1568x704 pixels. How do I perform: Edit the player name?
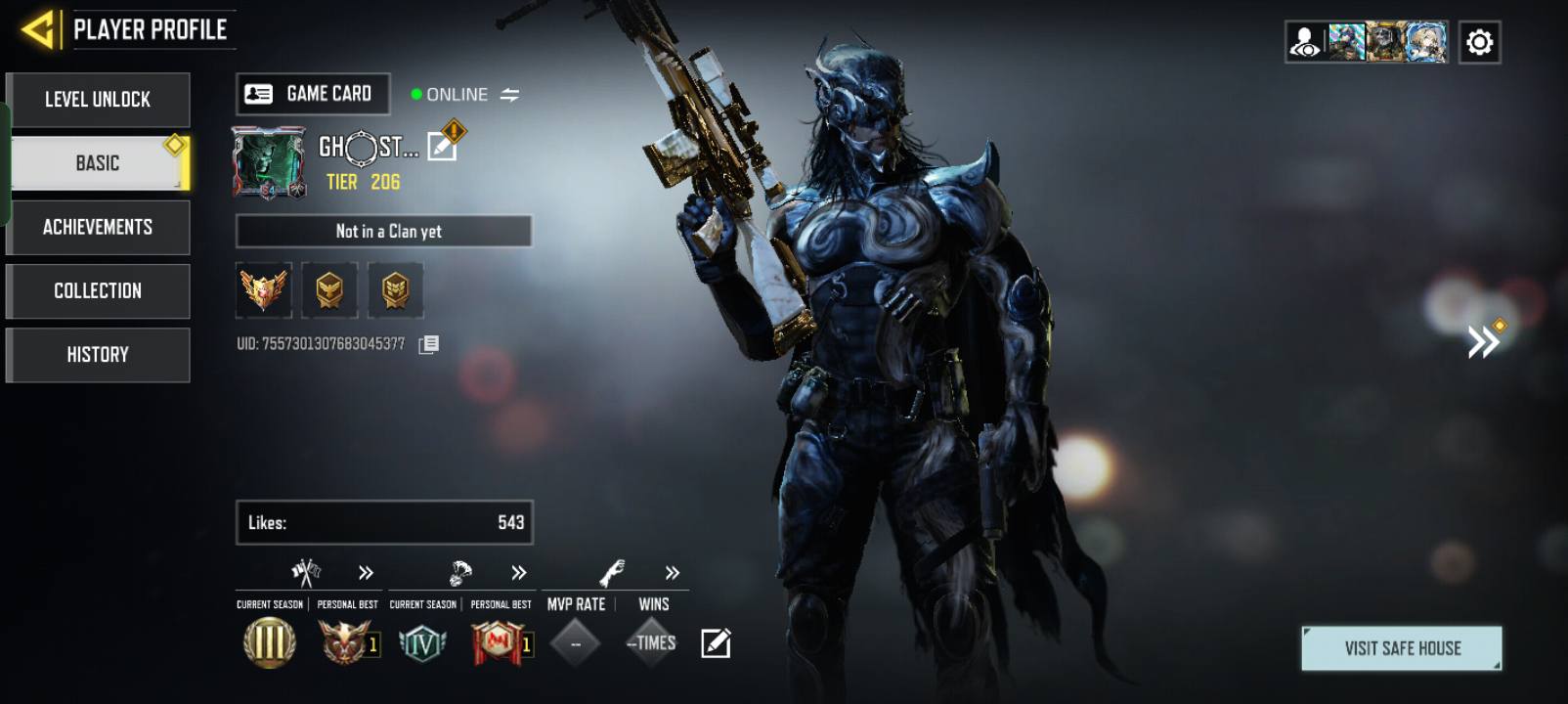(x=442, y=147)
